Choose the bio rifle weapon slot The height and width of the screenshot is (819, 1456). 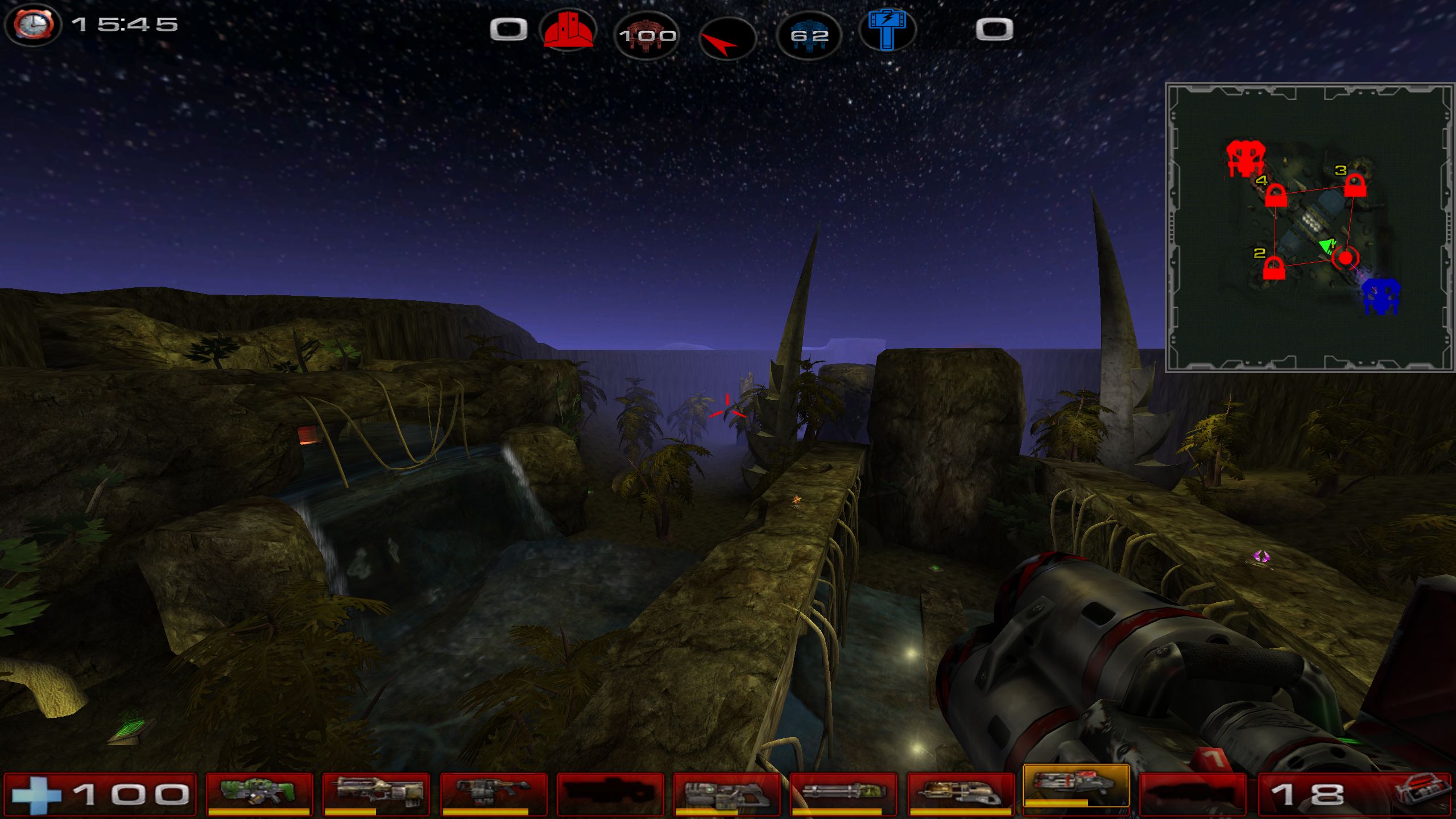pyautogui.click(x=493, y=793)
